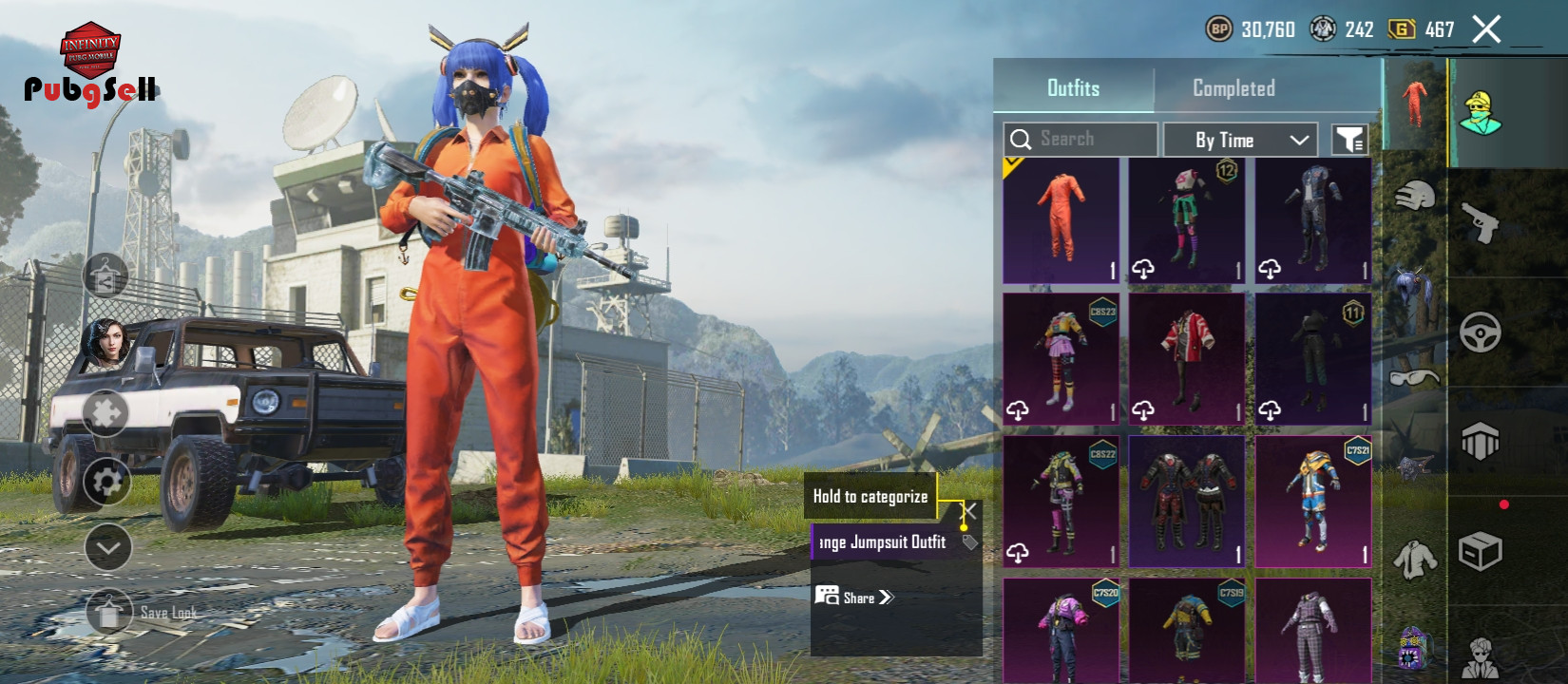Open the crate box category

coord(1480,551)
